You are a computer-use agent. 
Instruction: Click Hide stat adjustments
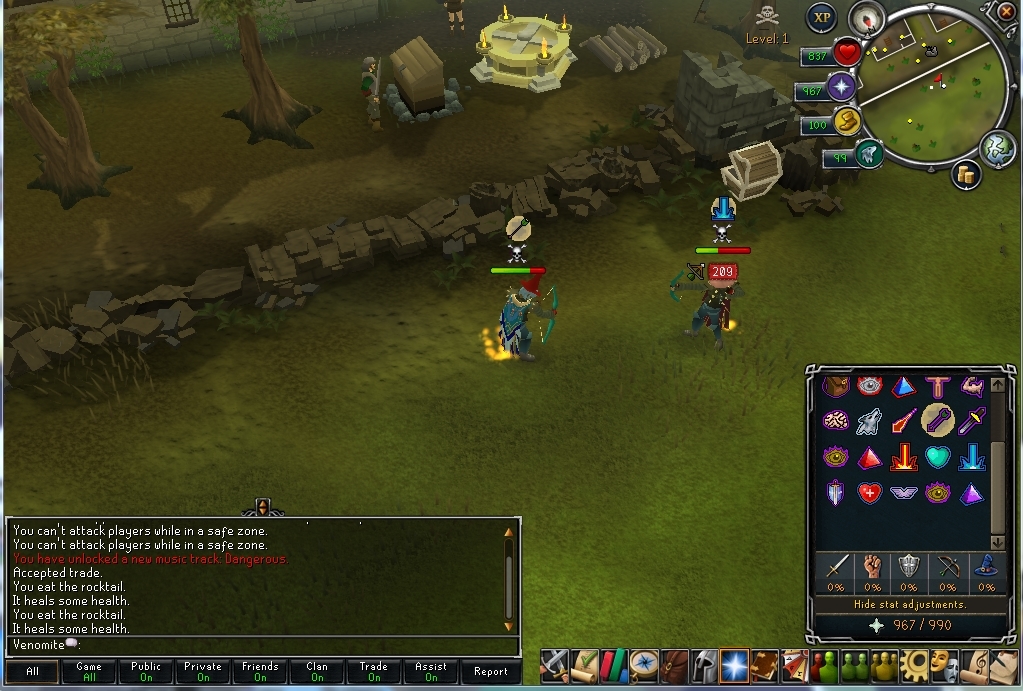click(x=910, y=604)
